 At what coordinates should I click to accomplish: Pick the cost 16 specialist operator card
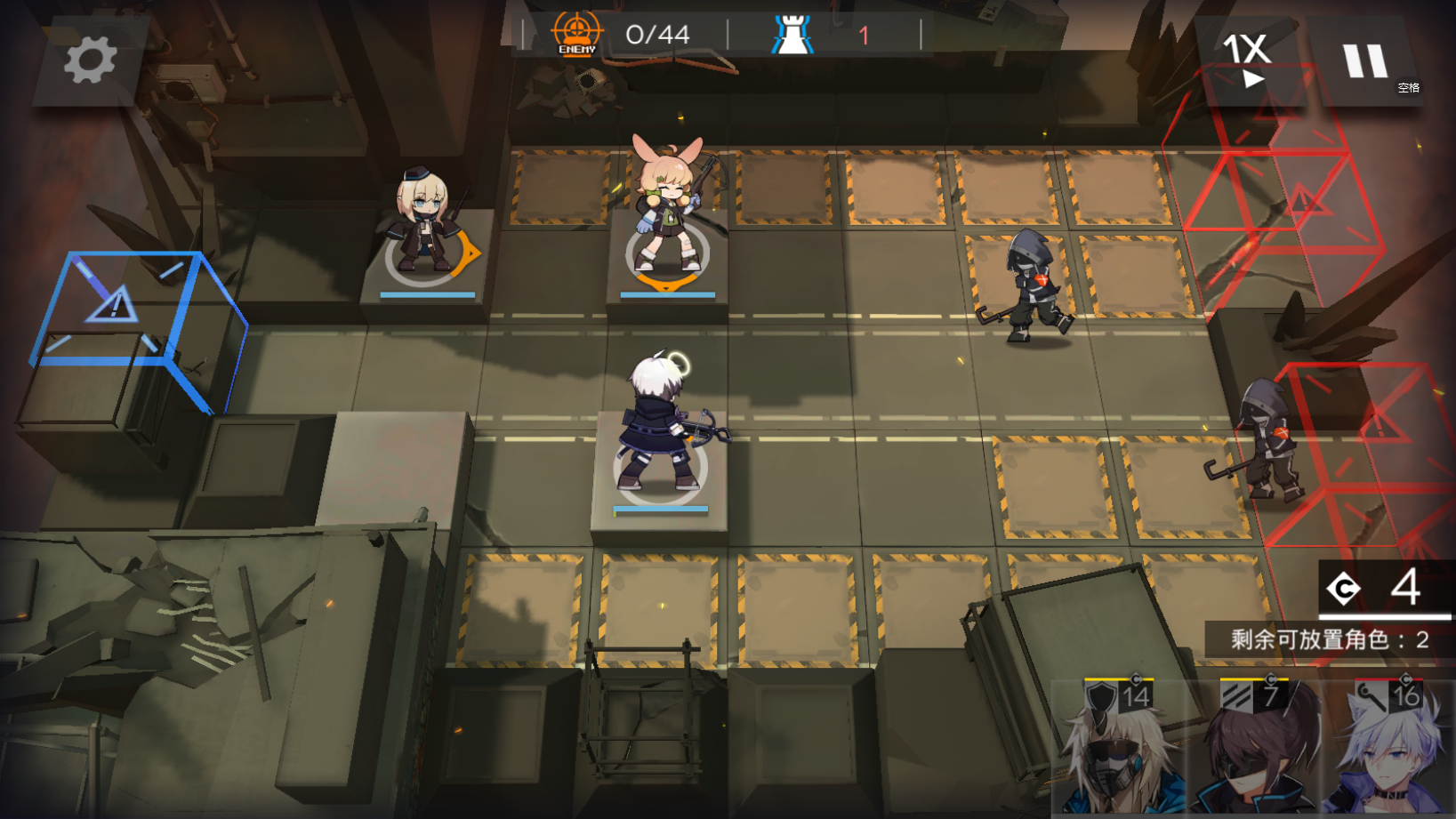[1388, 749]
